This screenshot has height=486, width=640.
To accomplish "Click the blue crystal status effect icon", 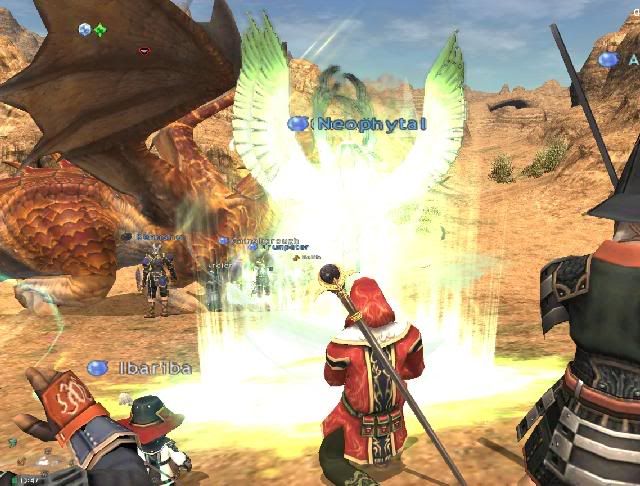I will [85, 30].
